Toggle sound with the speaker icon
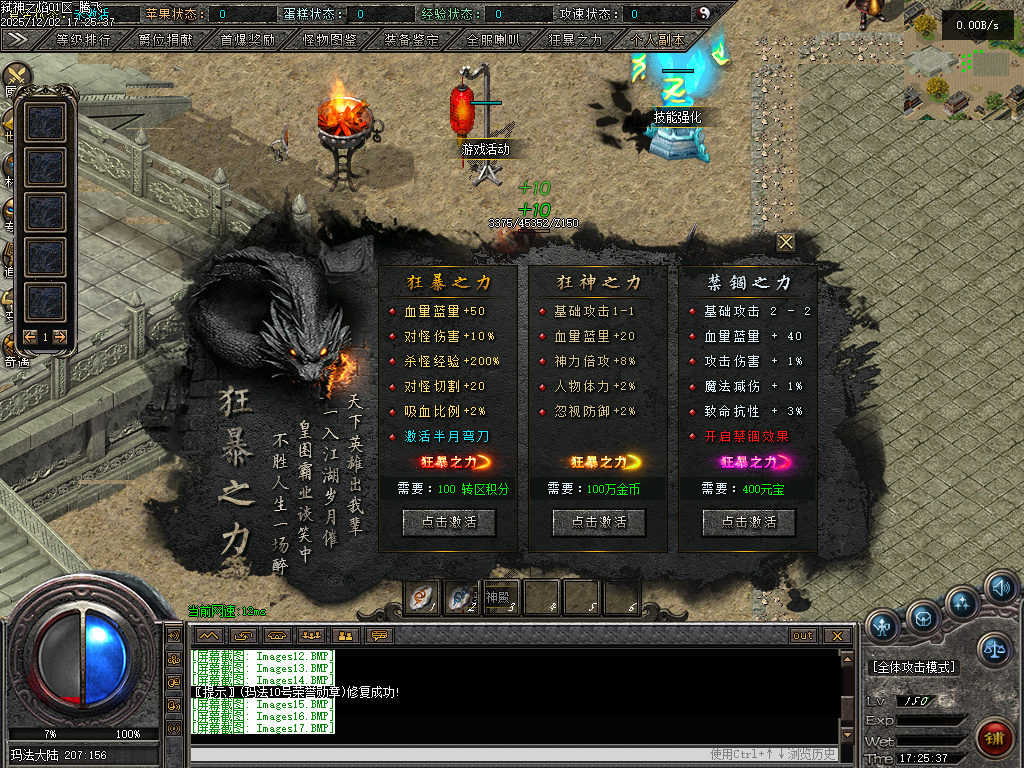The height and width of the screenshot is (768, 1024). click(1000, 587)
